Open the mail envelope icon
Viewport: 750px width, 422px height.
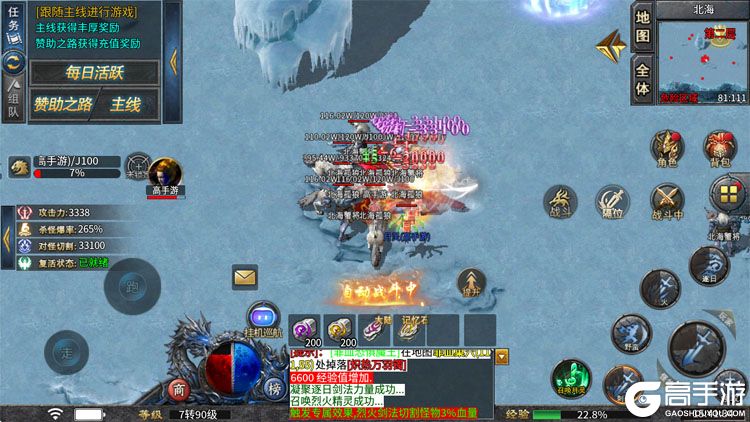(245, 276)
